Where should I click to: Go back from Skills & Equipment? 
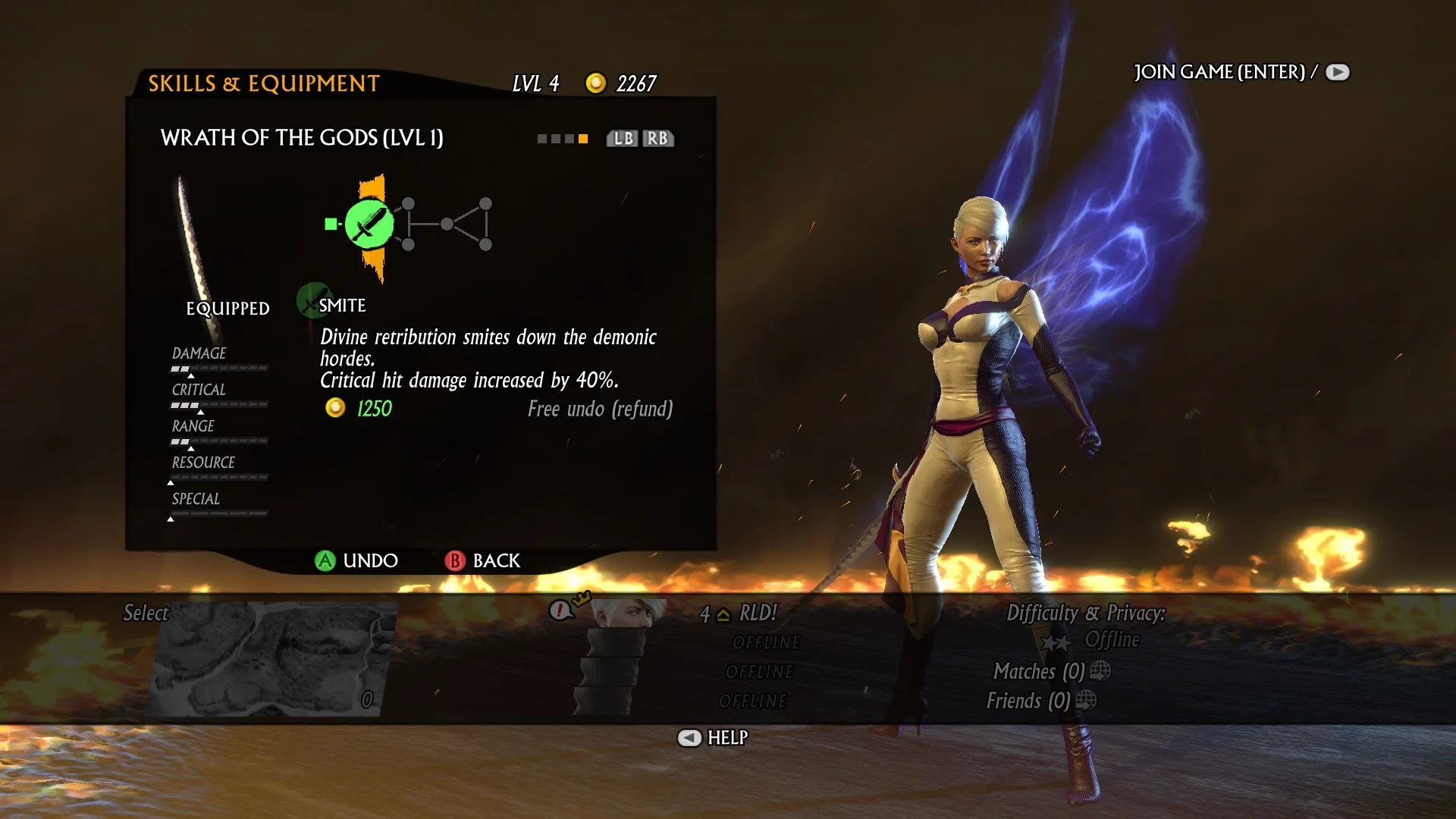point(483,560)
